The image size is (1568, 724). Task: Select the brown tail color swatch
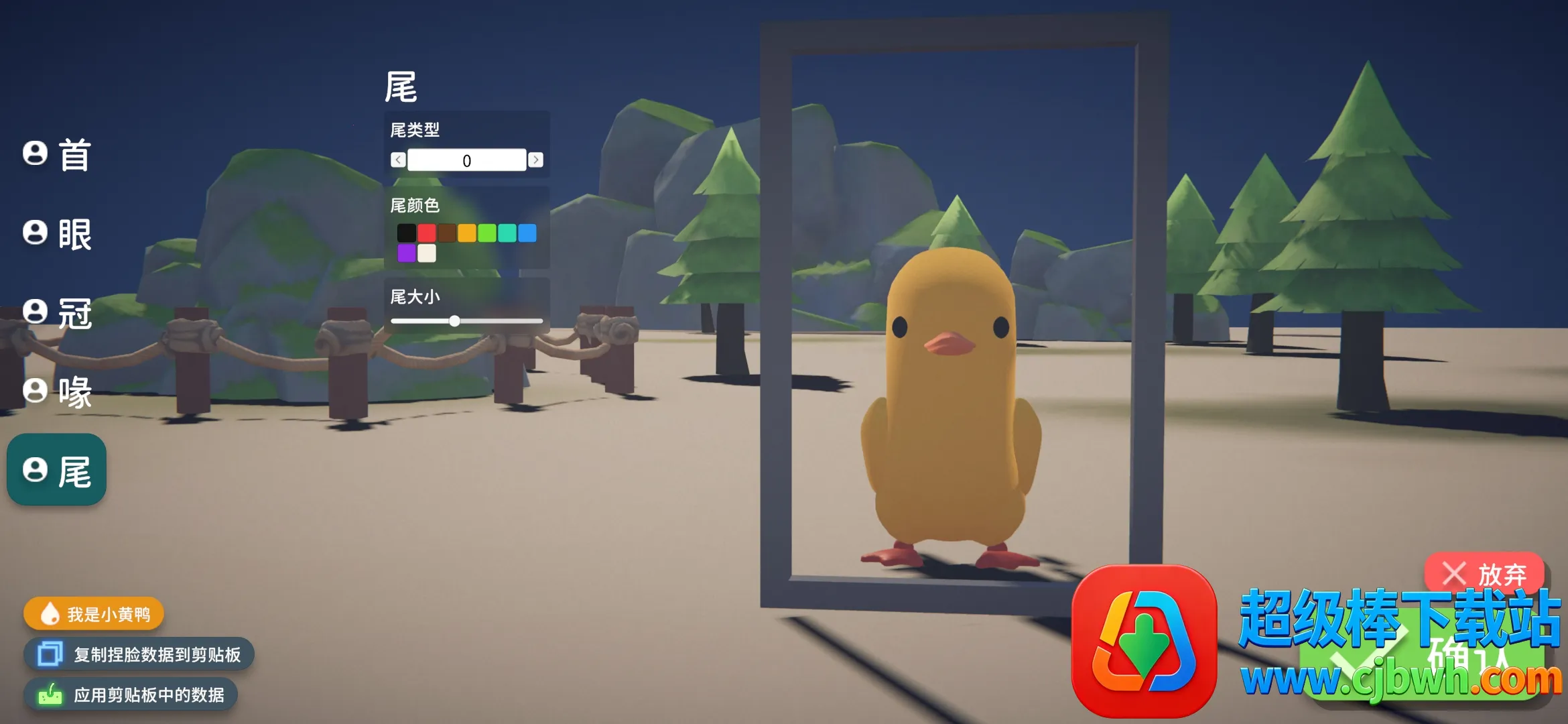447,233
